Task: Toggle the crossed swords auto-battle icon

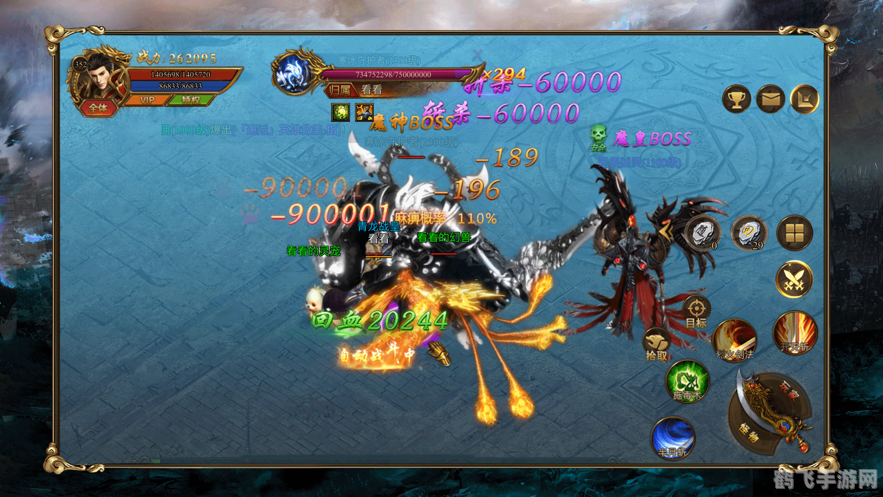Action: (795, 279)
